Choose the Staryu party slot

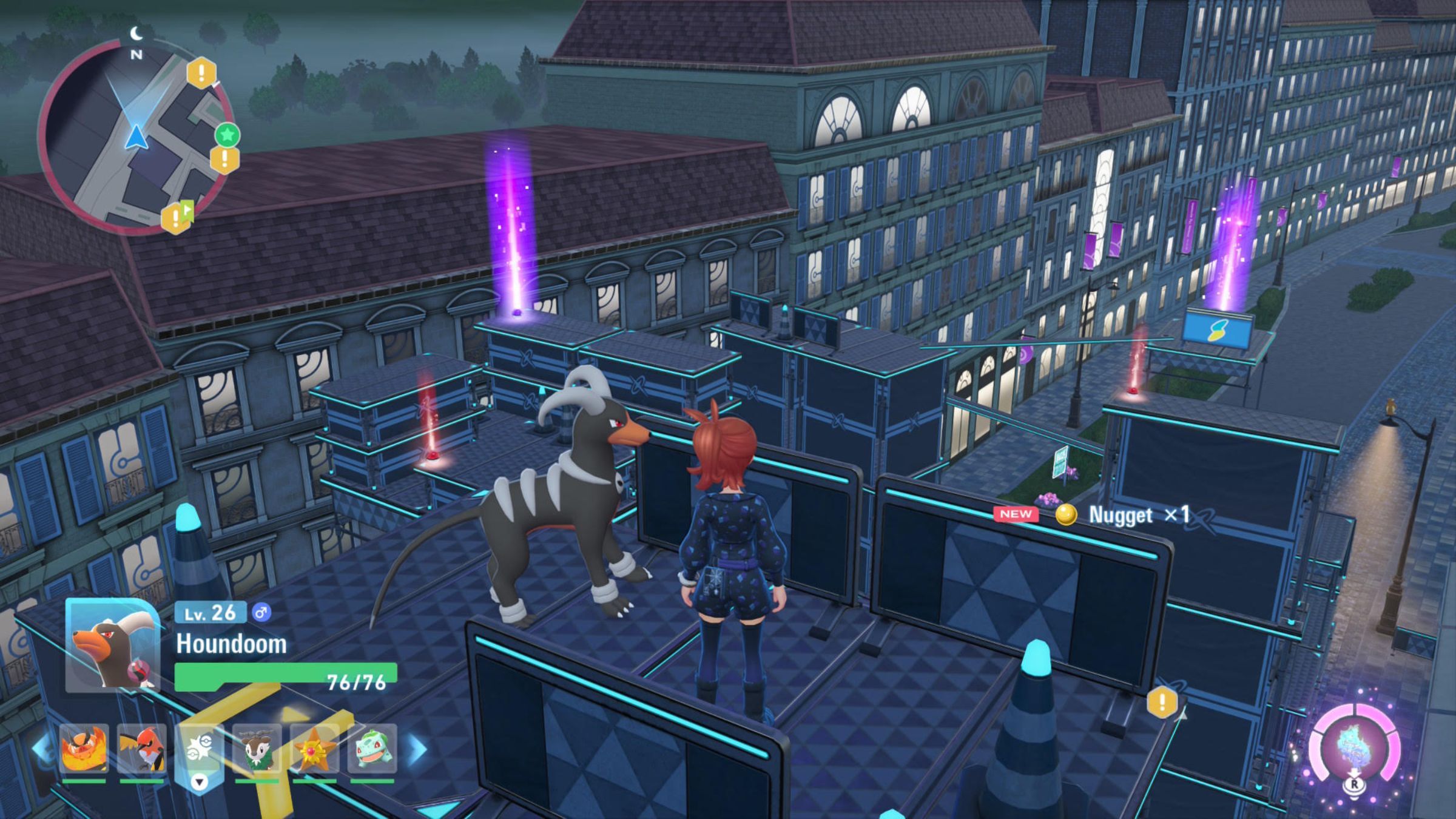click(315, 749)
